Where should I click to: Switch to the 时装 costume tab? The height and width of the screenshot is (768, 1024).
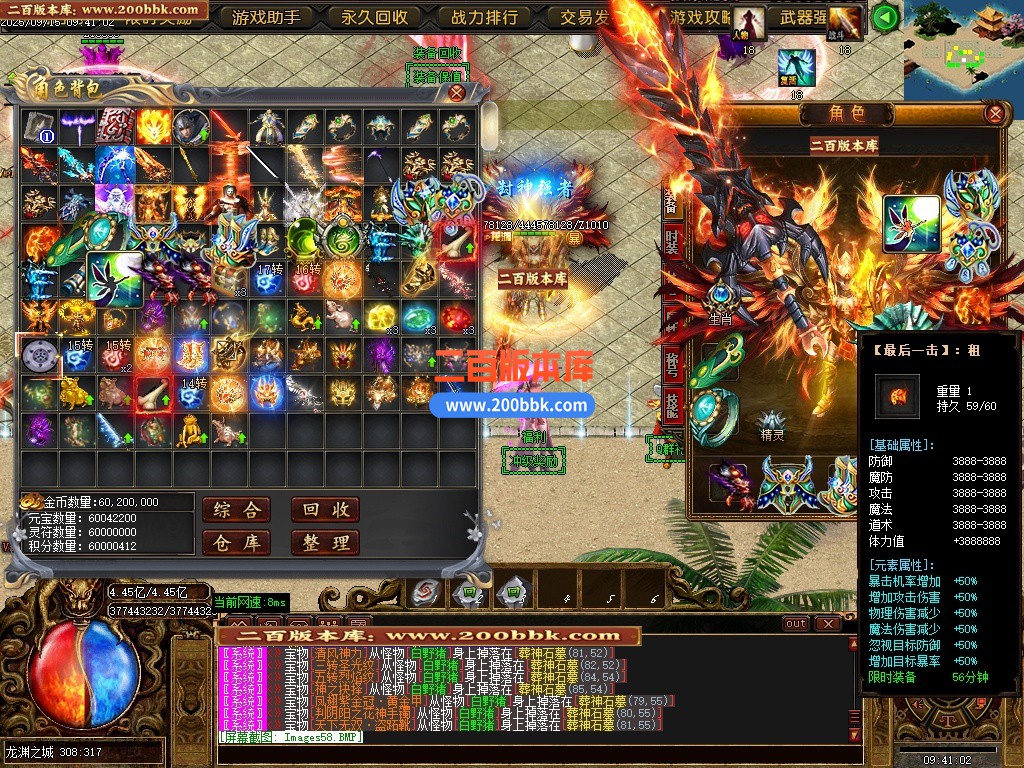tap(673, 241)
